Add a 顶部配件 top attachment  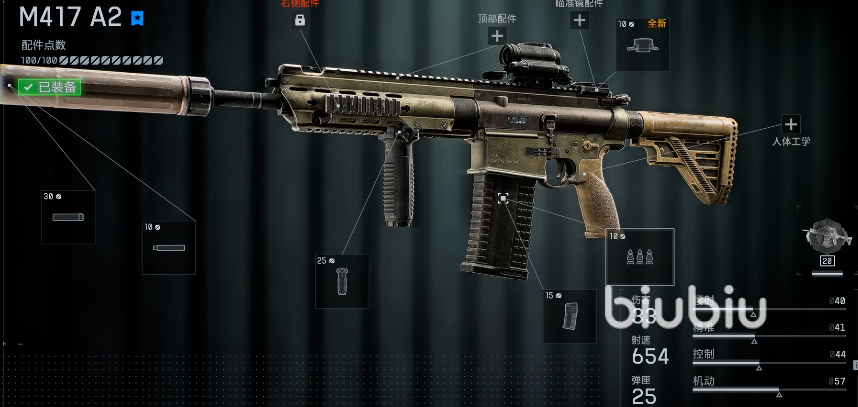click(497, 36)
